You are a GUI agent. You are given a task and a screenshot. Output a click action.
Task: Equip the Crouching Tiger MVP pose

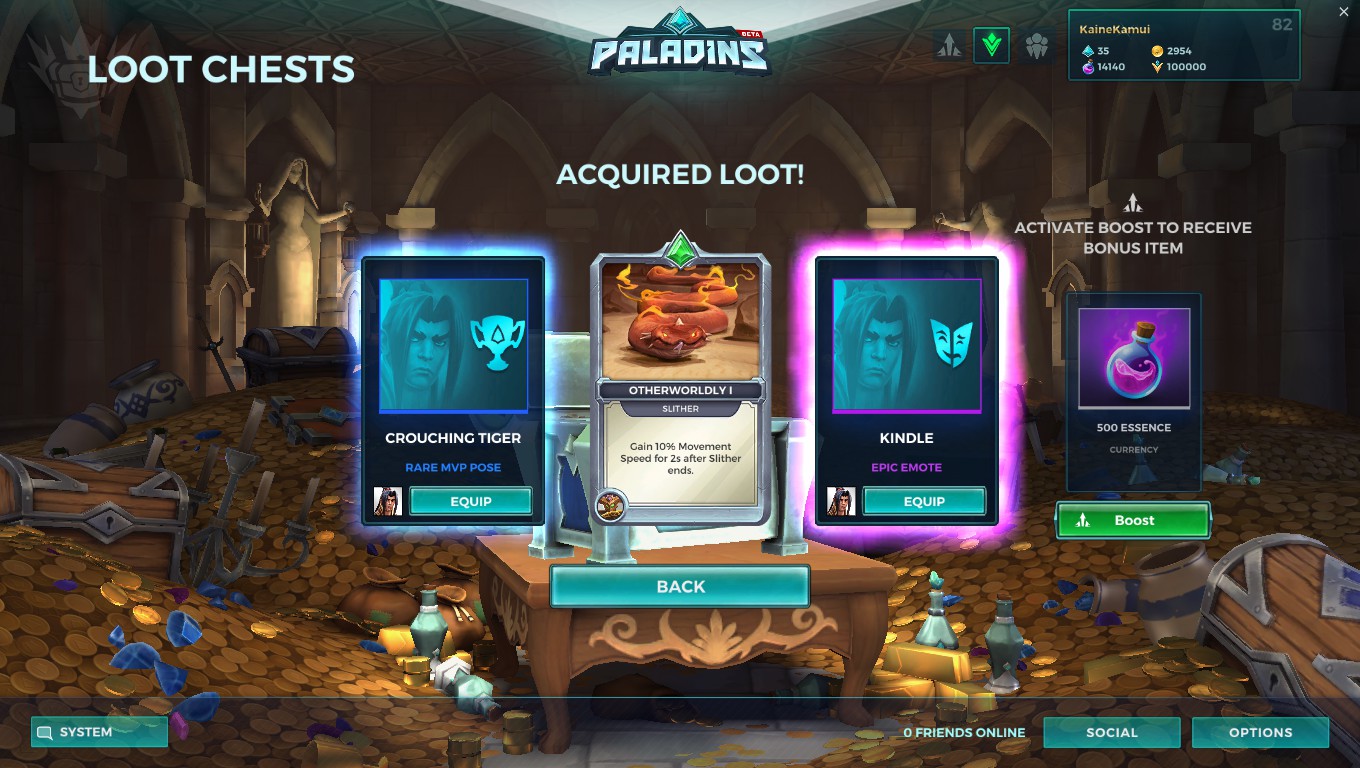471,501
